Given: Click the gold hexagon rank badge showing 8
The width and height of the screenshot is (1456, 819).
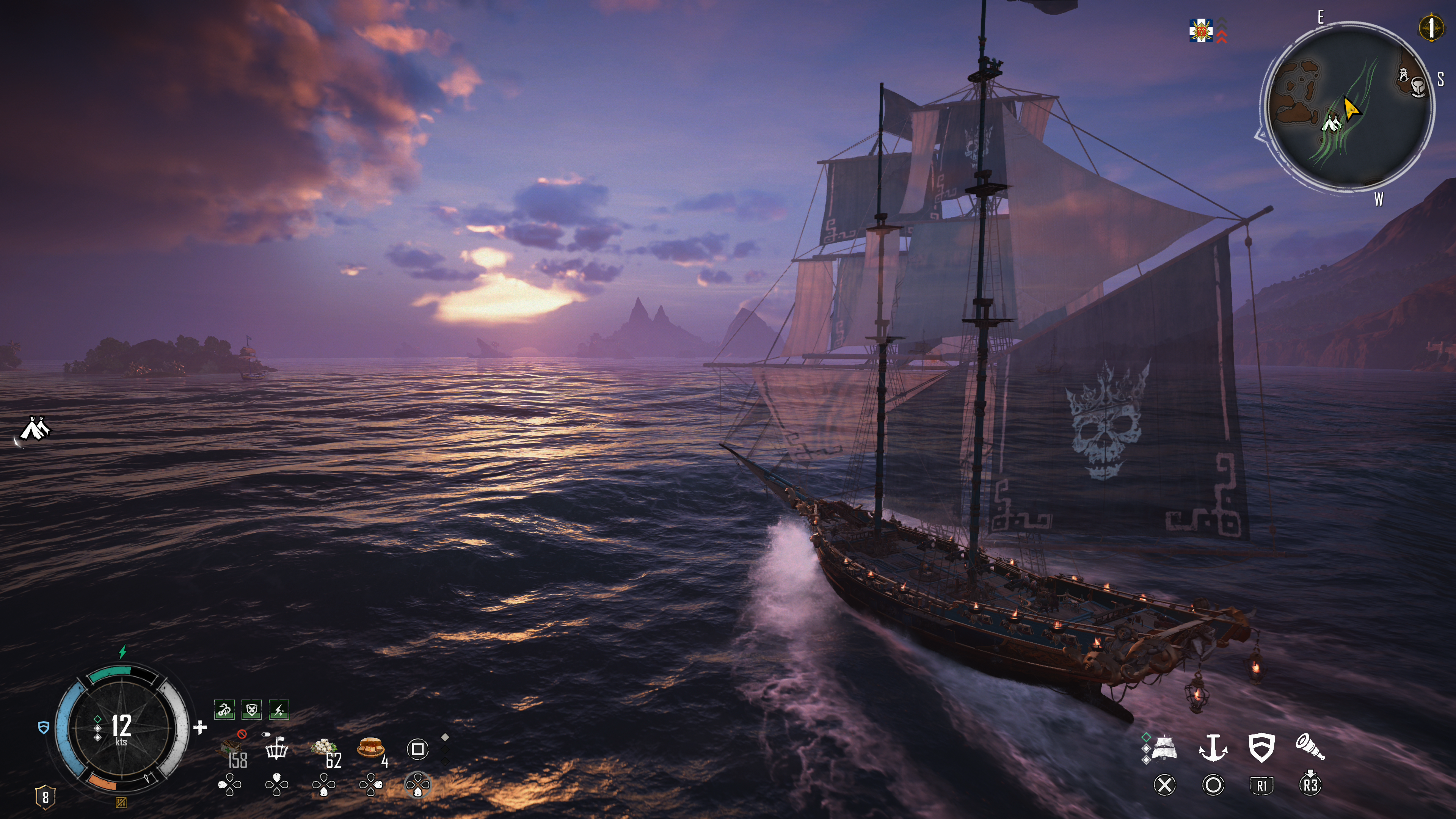Looking at the screenshot, I should click(x=45, y=797).
